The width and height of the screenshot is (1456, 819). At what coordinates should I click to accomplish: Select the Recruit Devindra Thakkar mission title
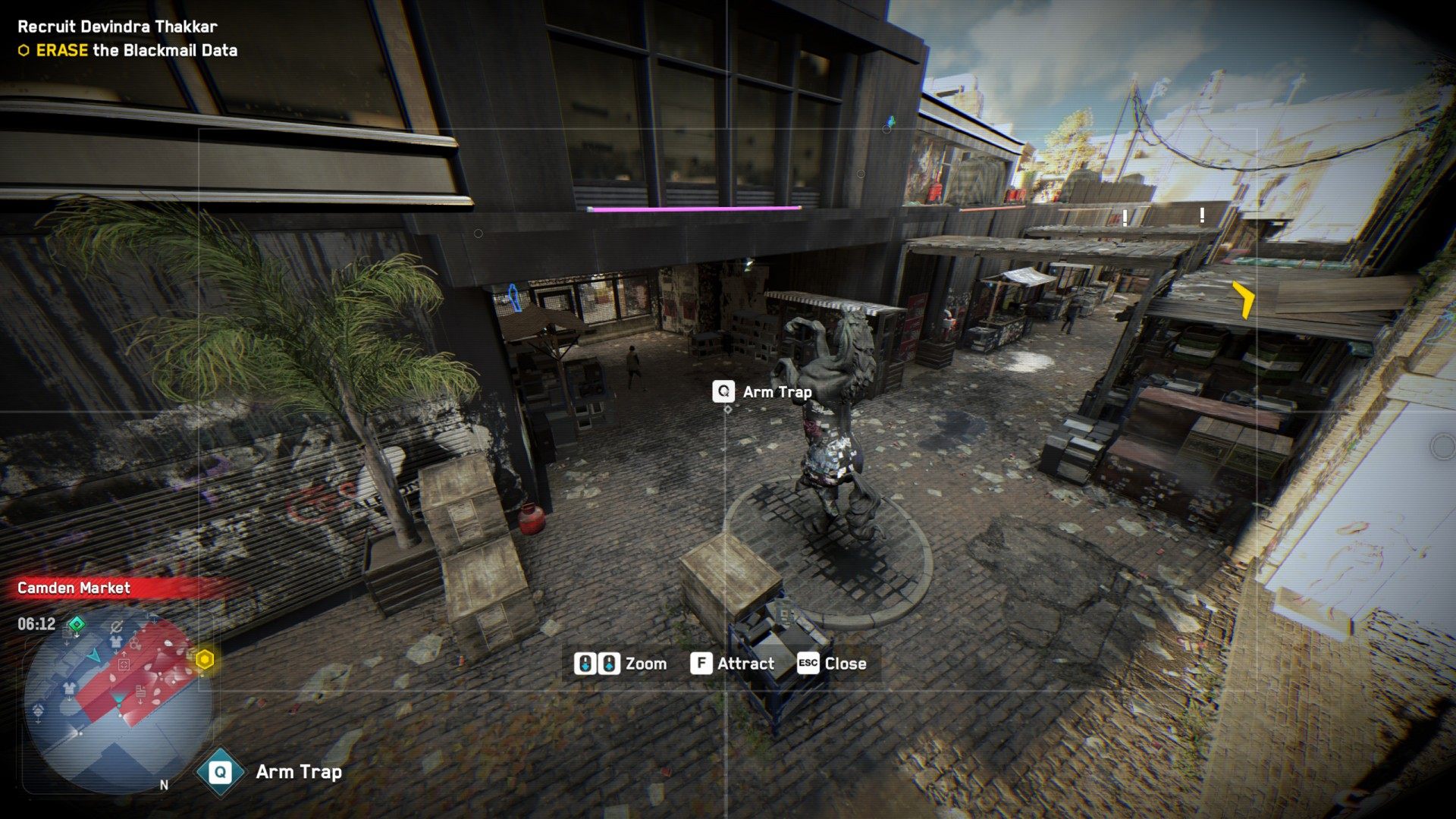pyautogui.click(x=118, y=27)
